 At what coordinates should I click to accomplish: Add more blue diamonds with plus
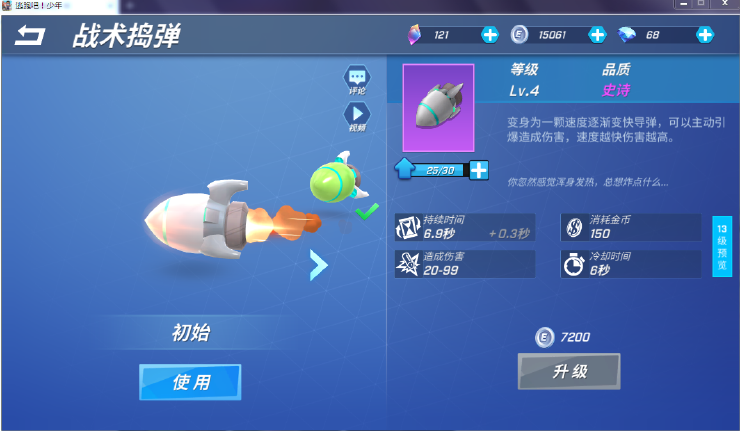705,35
